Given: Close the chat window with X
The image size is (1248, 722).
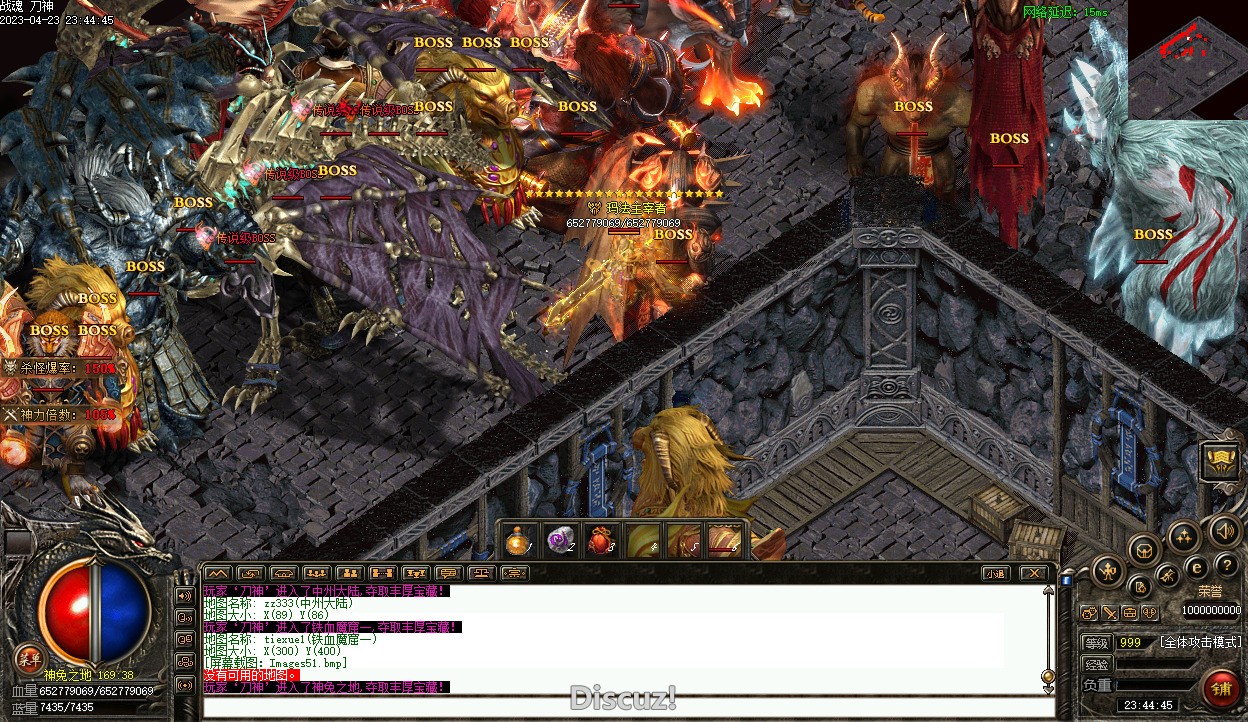Looking at the screenshot, I should tap(1034, 573).
